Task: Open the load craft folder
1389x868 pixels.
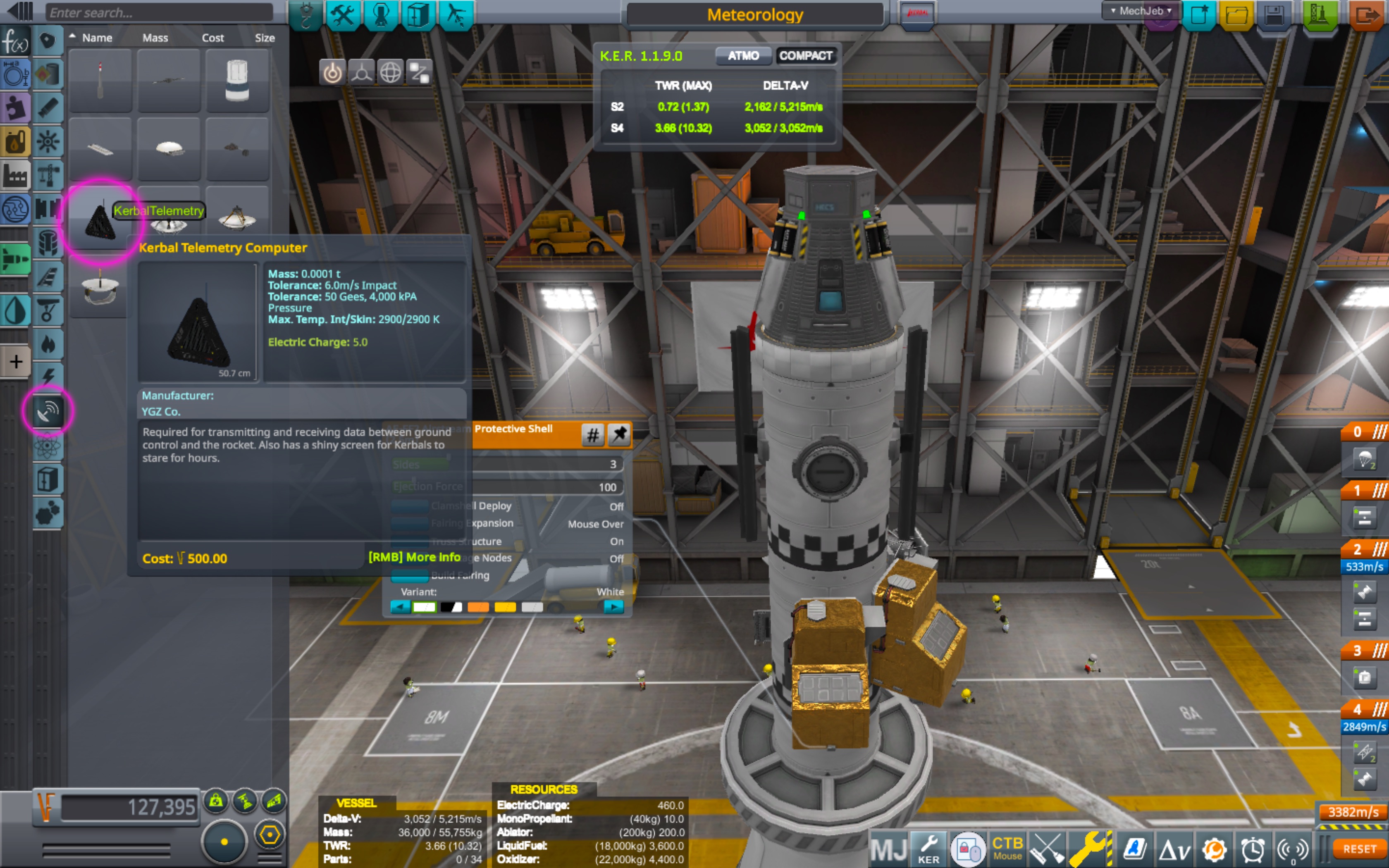Action: 1236,15
